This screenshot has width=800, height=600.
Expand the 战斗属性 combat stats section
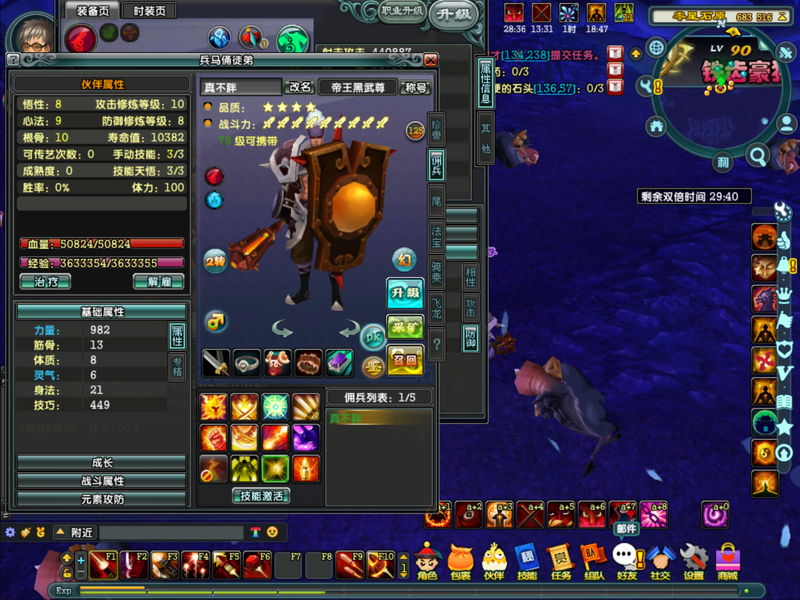[102, 481]
